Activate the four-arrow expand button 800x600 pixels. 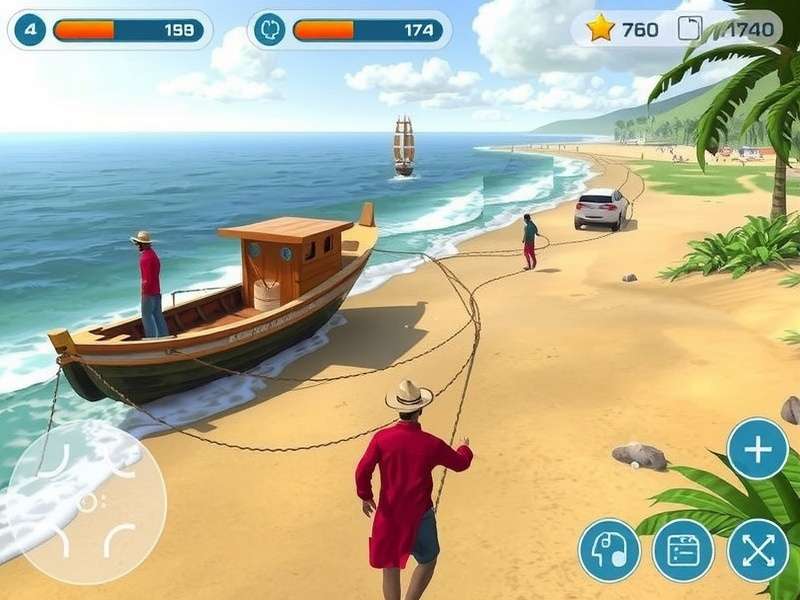click(757, 550)
